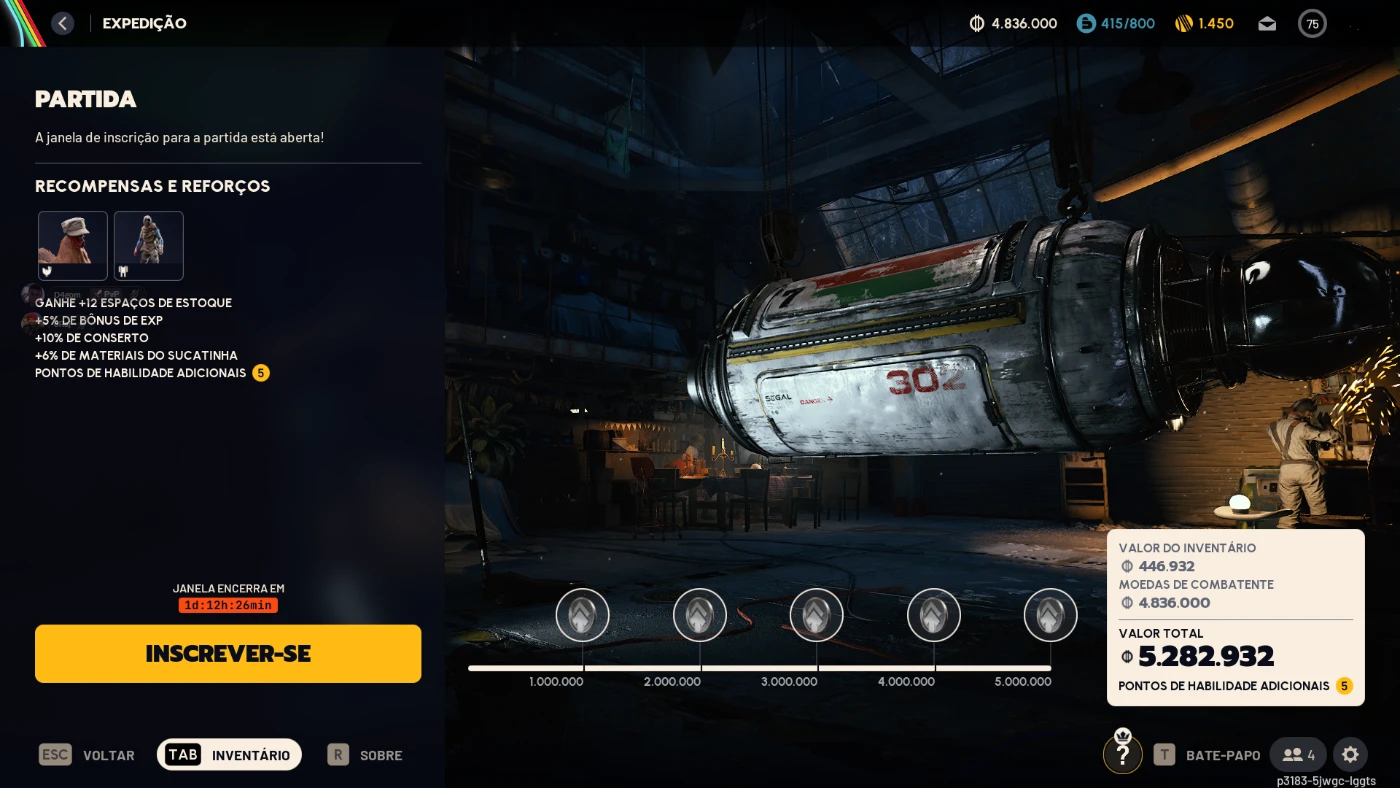
Task: Click the question mark help icon
Action: (x=1123, y=754)
